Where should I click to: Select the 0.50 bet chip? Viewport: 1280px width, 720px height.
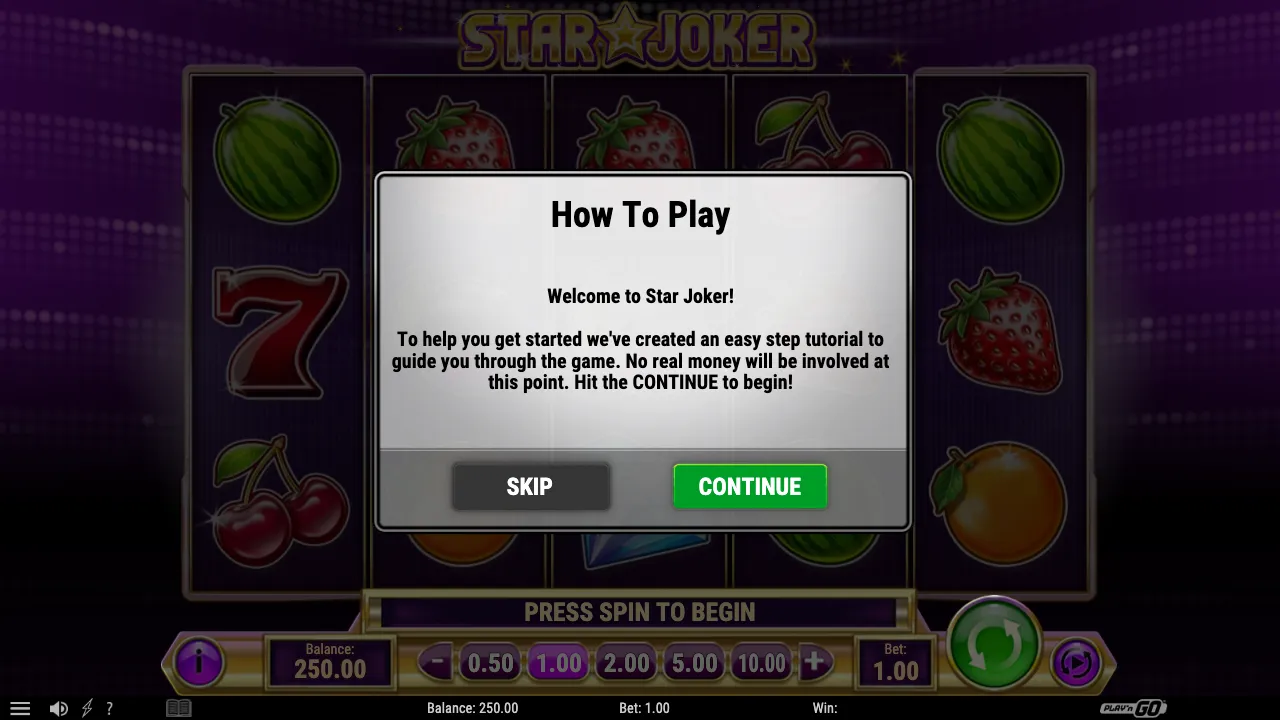tap(489, 662)
